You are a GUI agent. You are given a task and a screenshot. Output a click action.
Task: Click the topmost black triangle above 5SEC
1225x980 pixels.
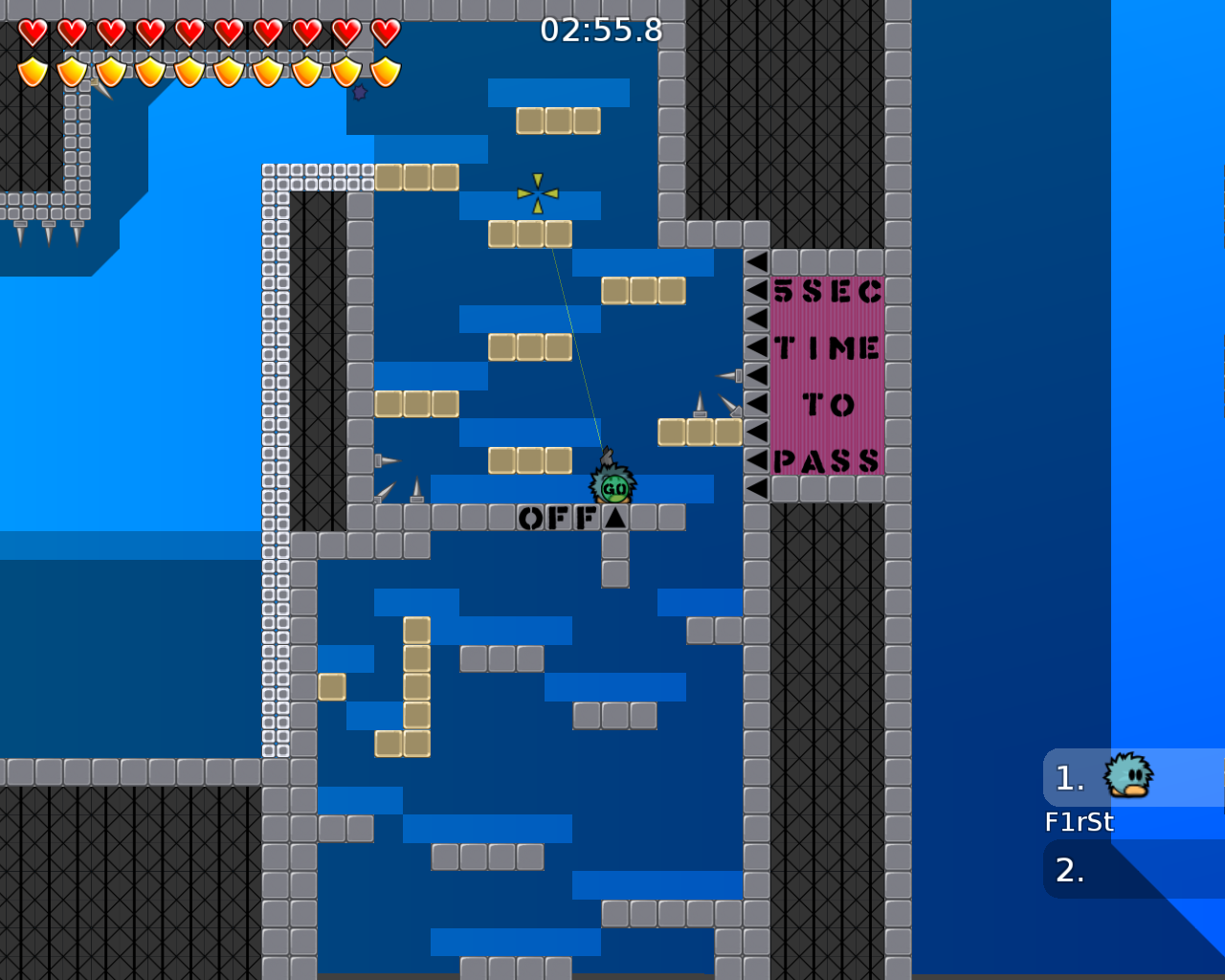click(x=756, y=260)
